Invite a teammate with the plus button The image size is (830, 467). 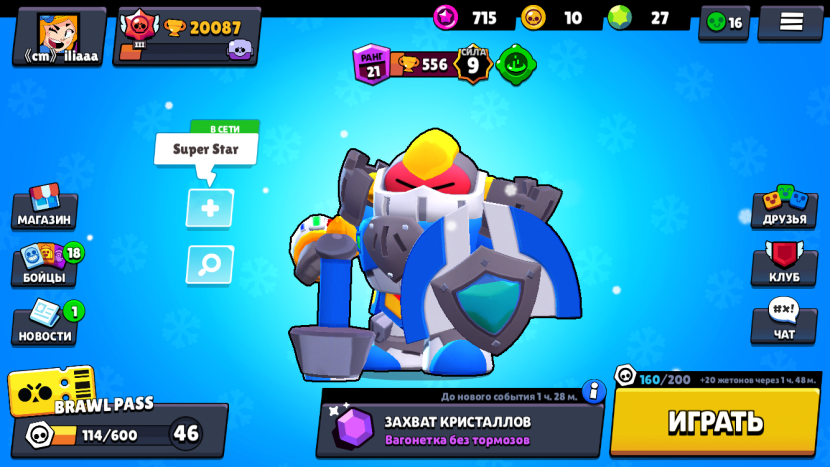coord(210,208)
